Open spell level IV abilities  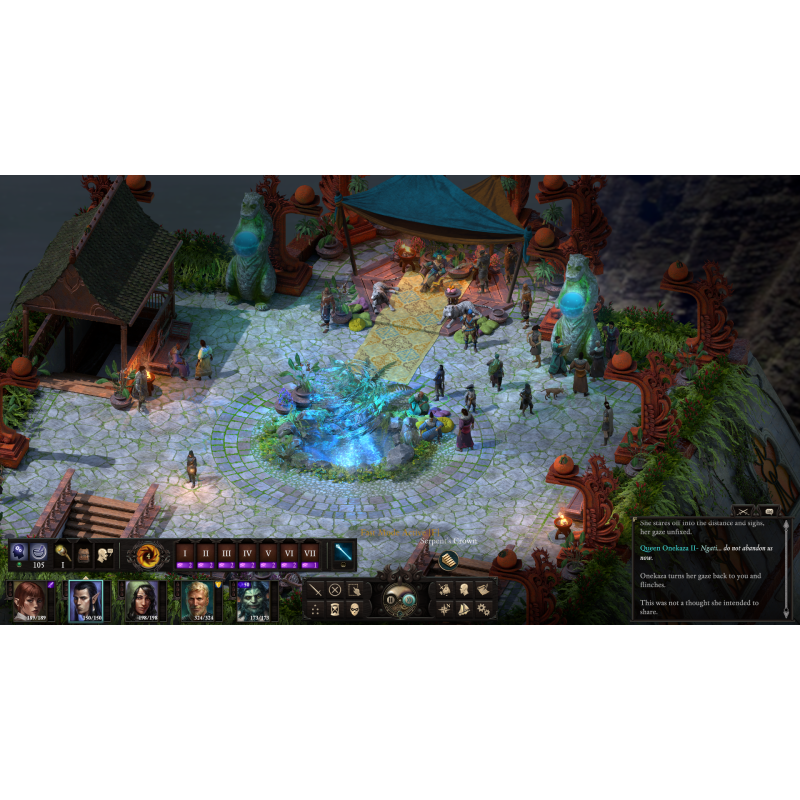(247, 555)
